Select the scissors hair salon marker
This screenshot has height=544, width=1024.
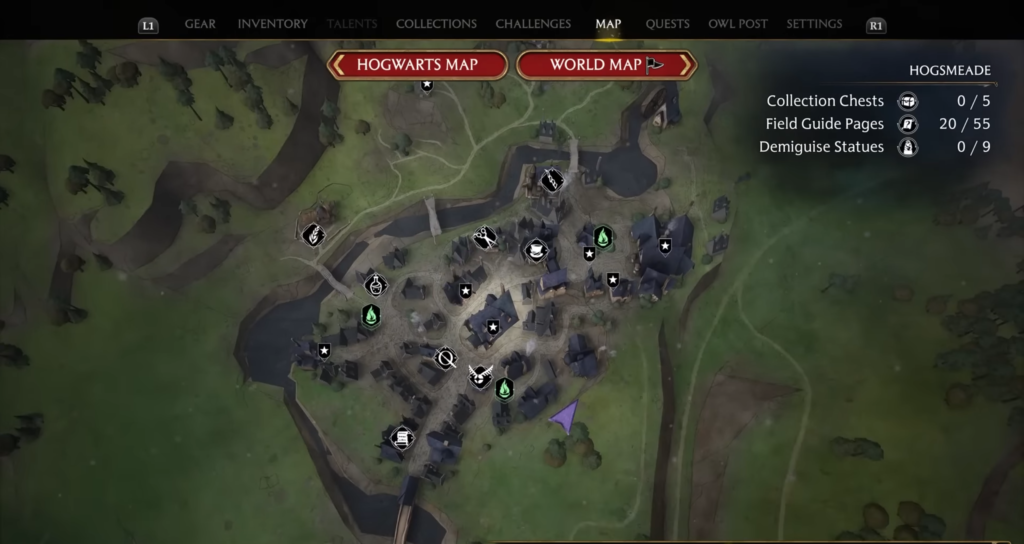[x=485, y=238]
